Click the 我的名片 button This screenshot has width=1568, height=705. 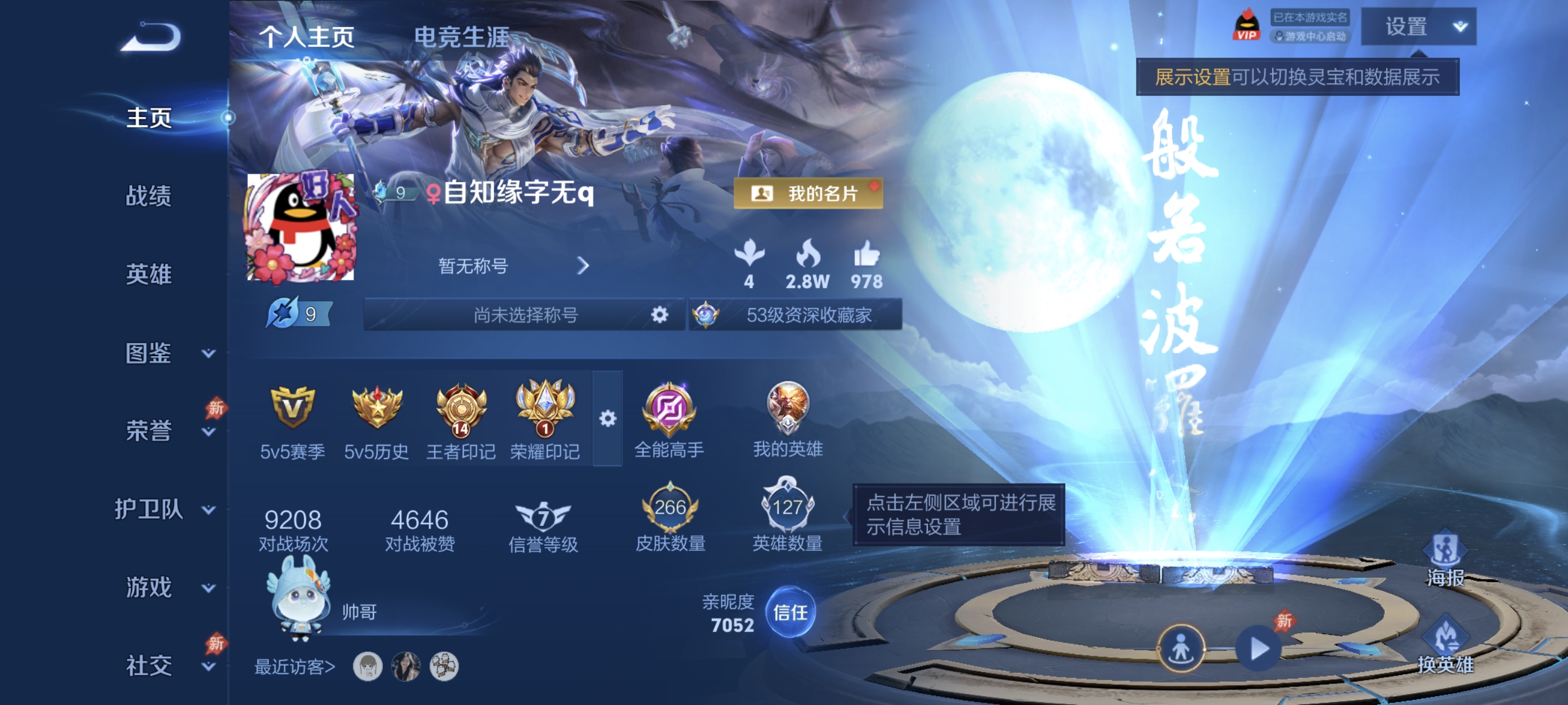click(808, 195)
